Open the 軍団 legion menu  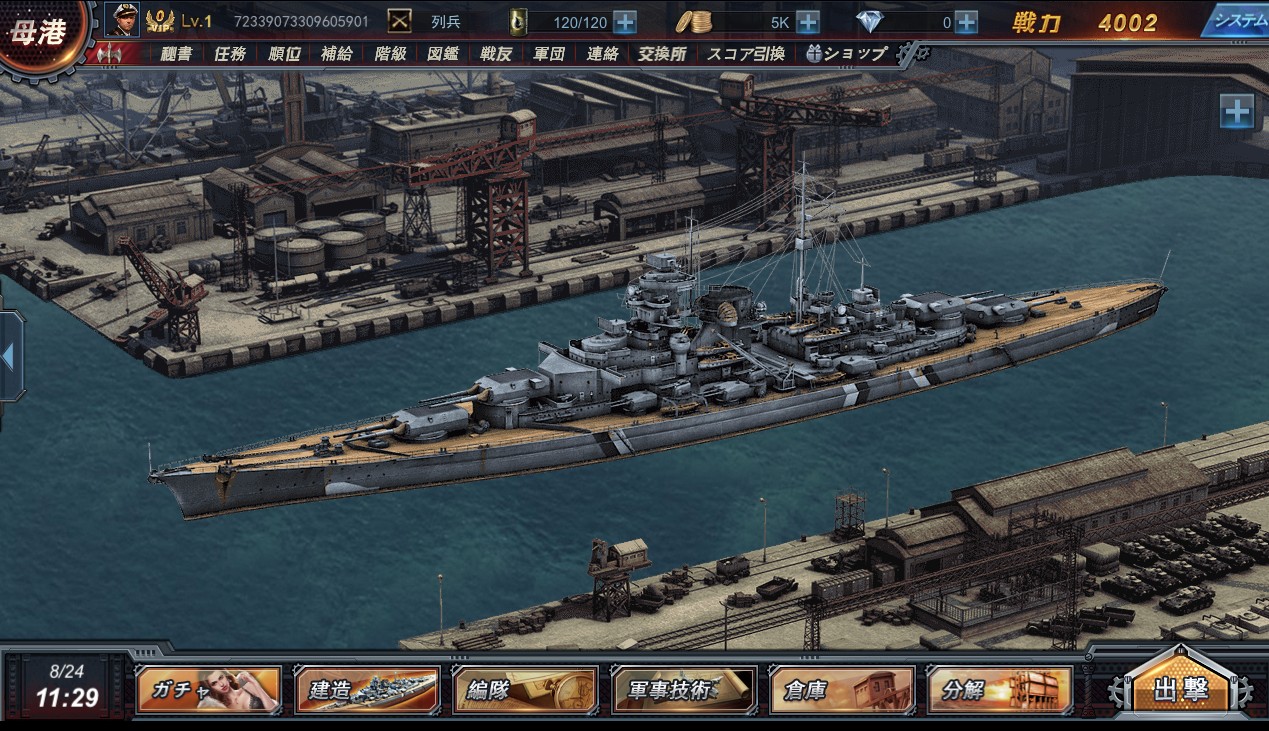pos(549,54)
